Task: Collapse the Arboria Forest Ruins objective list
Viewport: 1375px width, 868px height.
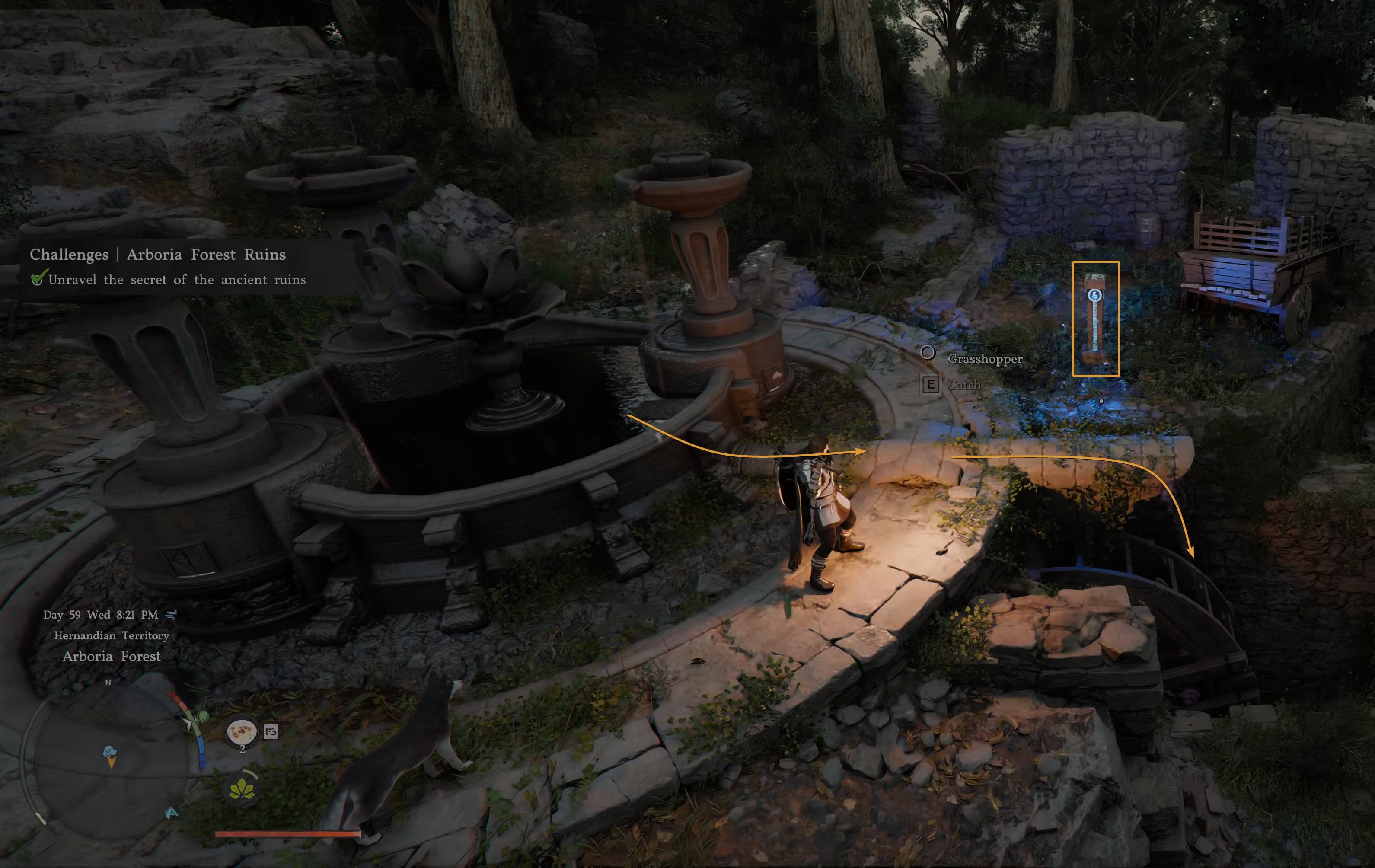Action: tap(178, 280)
